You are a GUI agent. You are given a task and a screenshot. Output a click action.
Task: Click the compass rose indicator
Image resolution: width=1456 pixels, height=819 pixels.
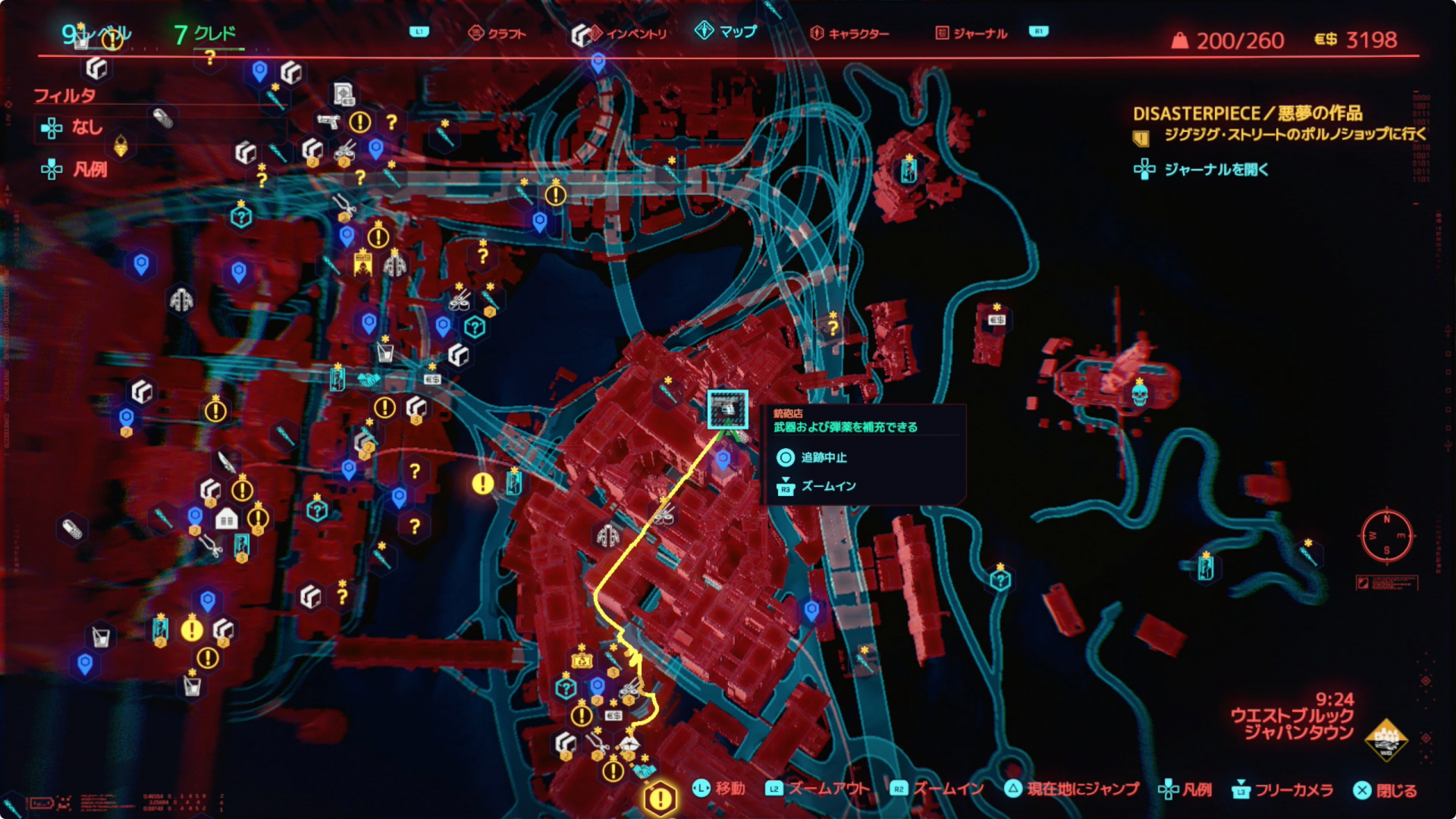click(1386, 535)
